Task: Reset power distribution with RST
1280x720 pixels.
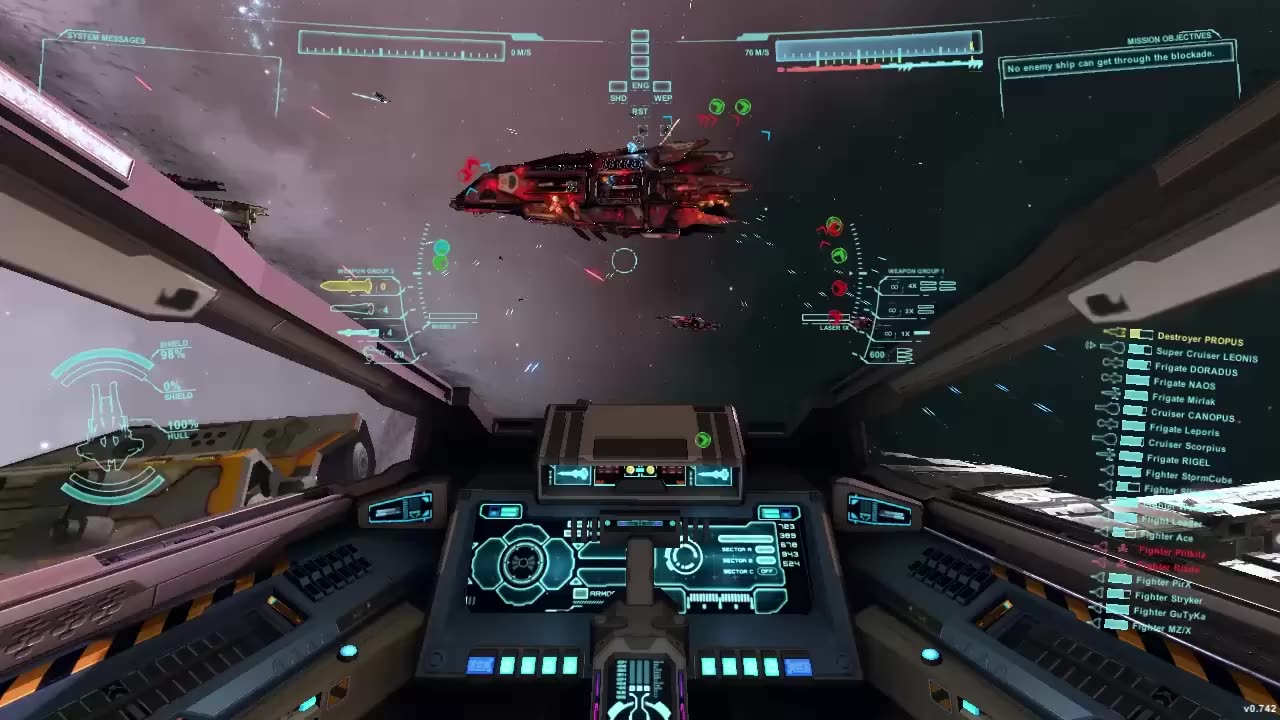Action: [640, 112]
